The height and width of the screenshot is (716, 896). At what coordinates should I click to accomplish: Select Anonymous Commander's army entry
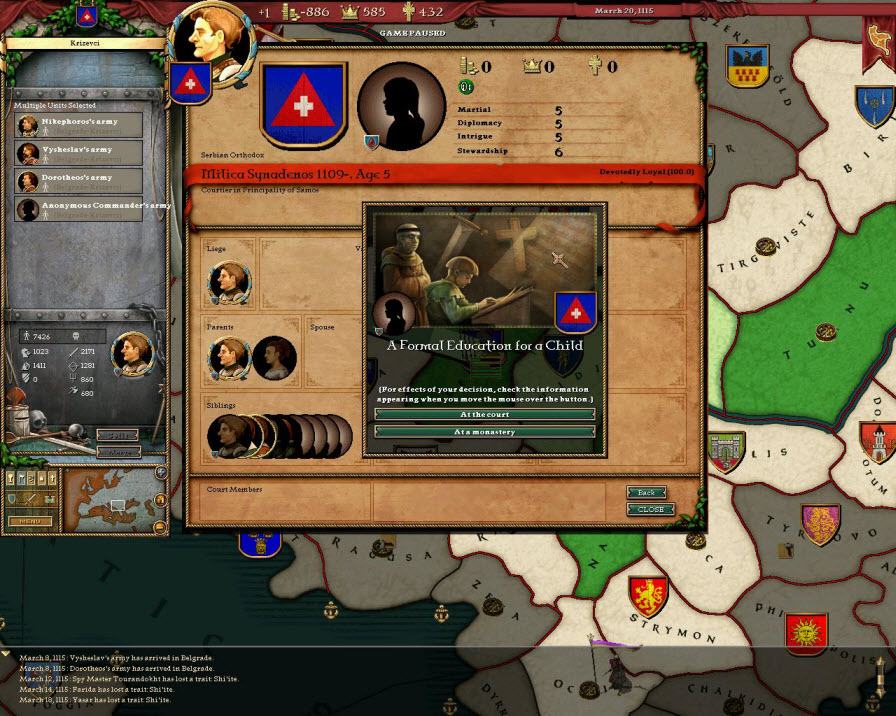pyautogui.click(x=79, y=209)
